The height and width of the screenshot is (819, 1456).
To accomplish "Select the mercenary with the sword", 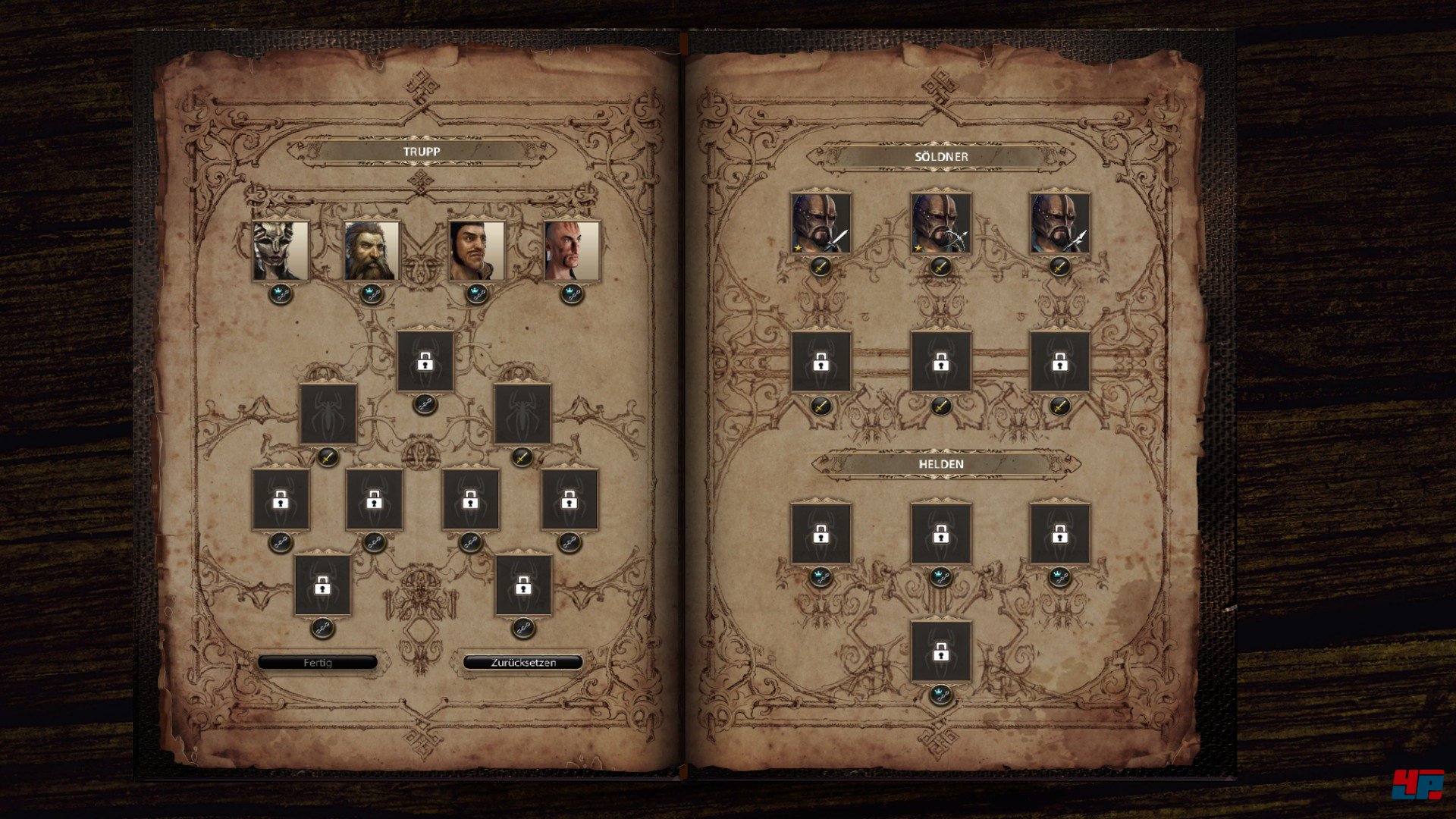I will pos(821,223).
